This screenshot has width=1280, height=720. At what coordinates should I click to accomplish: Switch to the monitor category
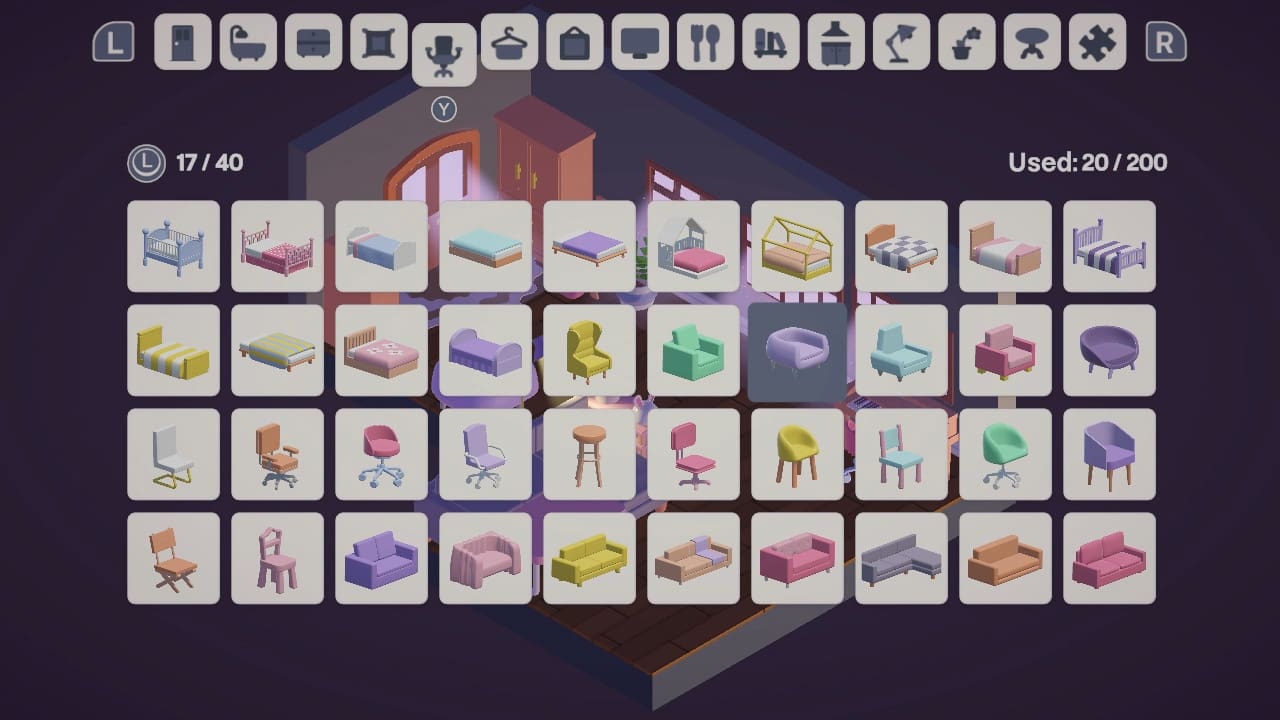coord(640,45)
